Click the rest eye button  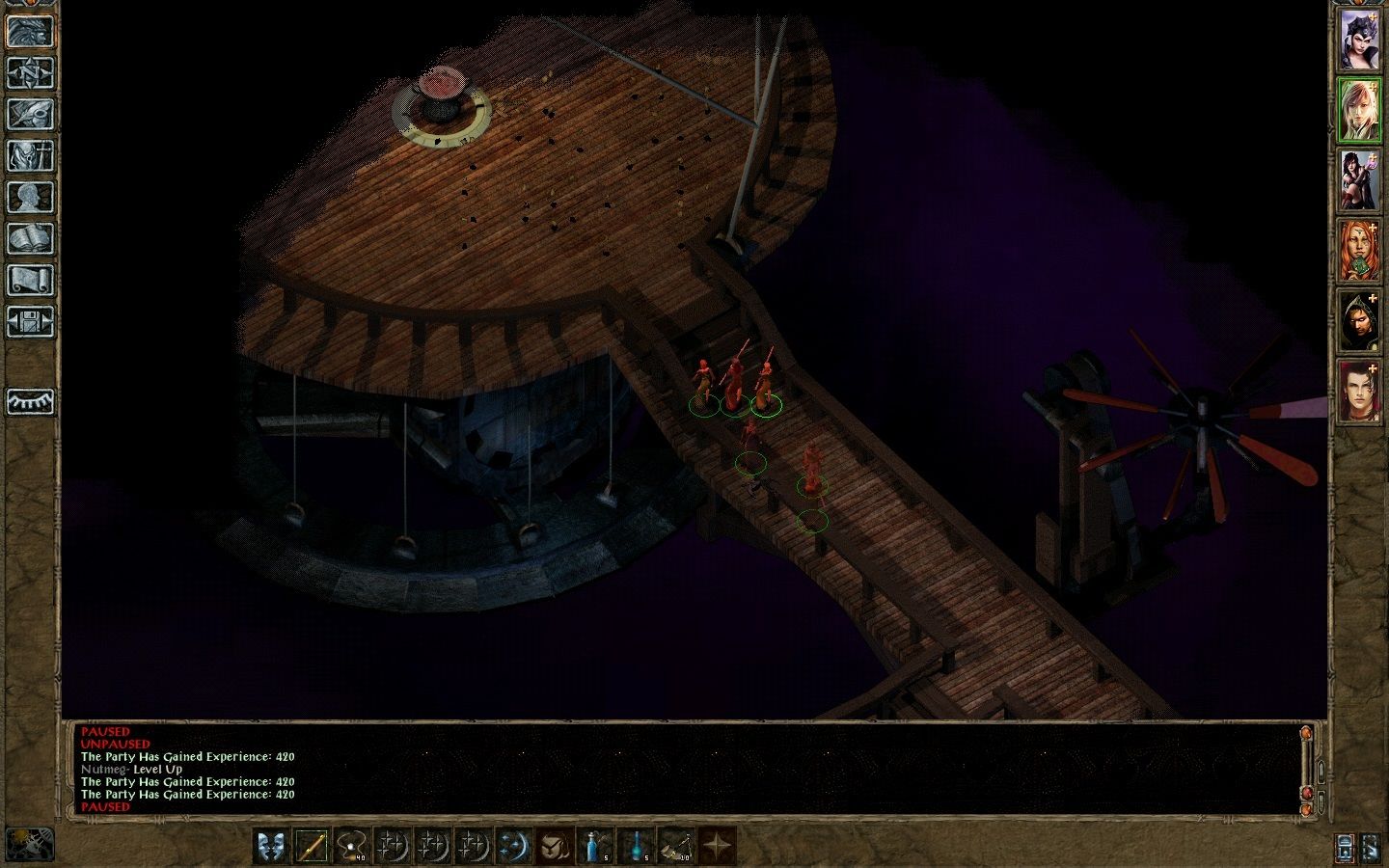(30, 401)
